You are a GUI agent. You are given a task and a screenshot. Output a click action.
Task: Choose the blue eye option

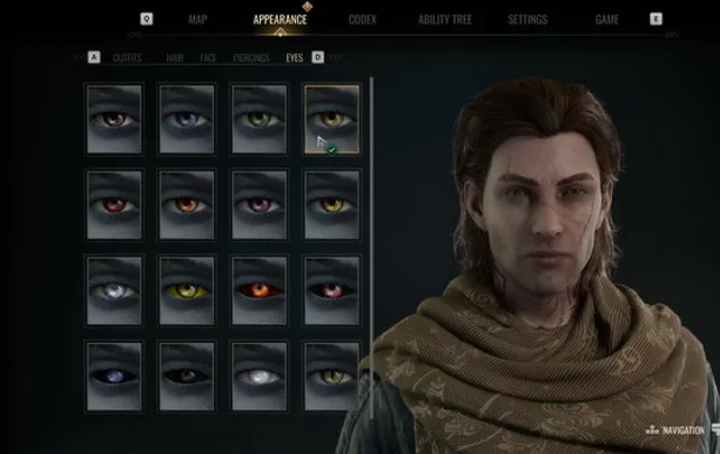187,118
